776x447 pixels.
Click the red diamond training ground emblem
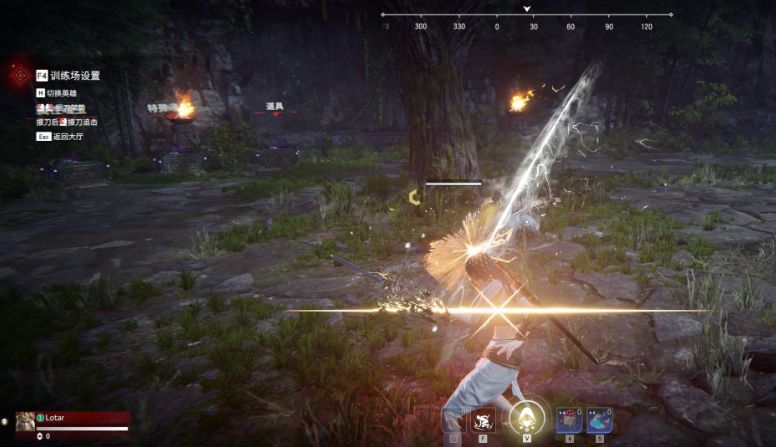17,75
